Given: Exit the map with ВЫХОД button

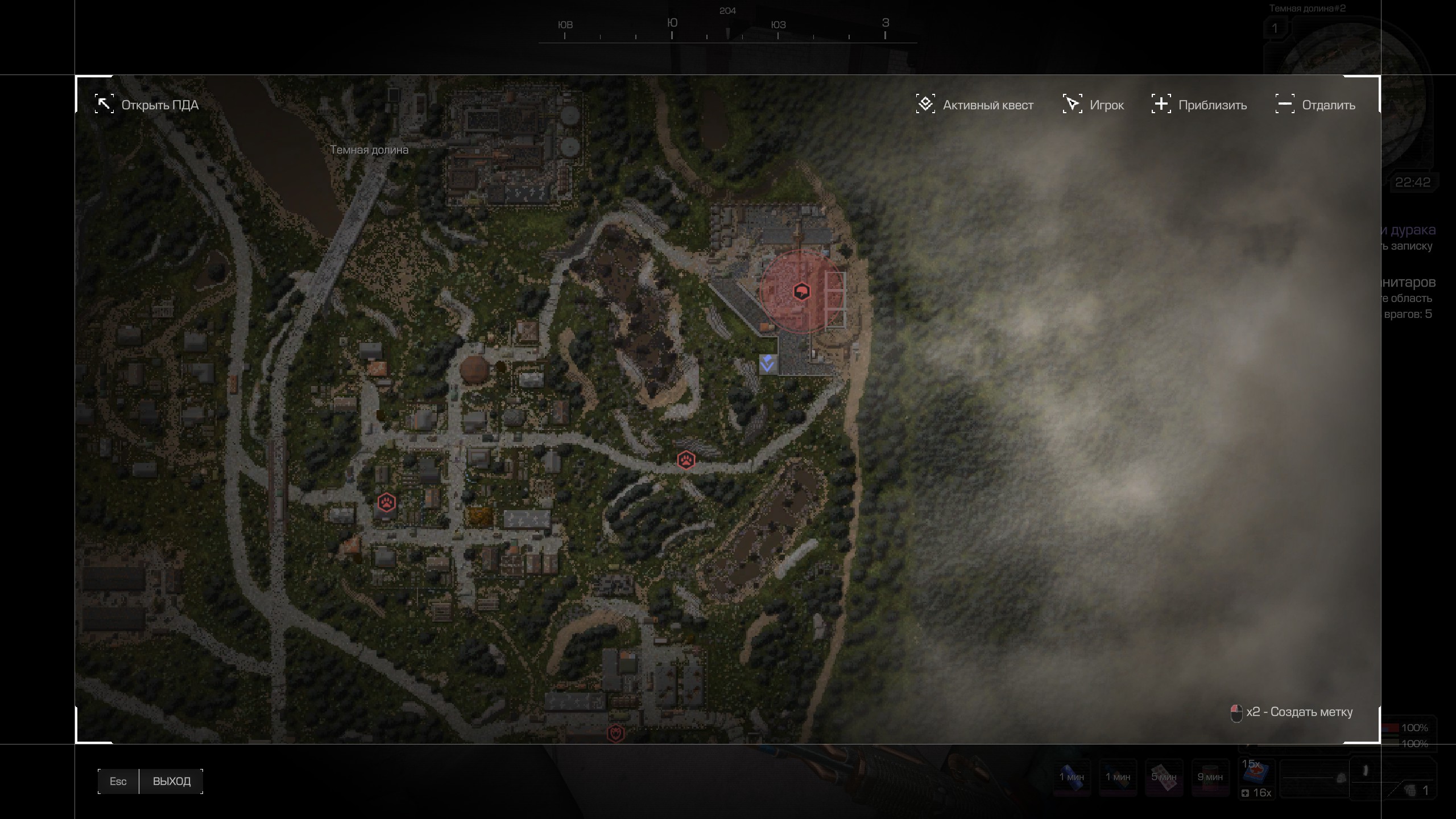Looking at the screenshot, I should [x=171, y=781].
